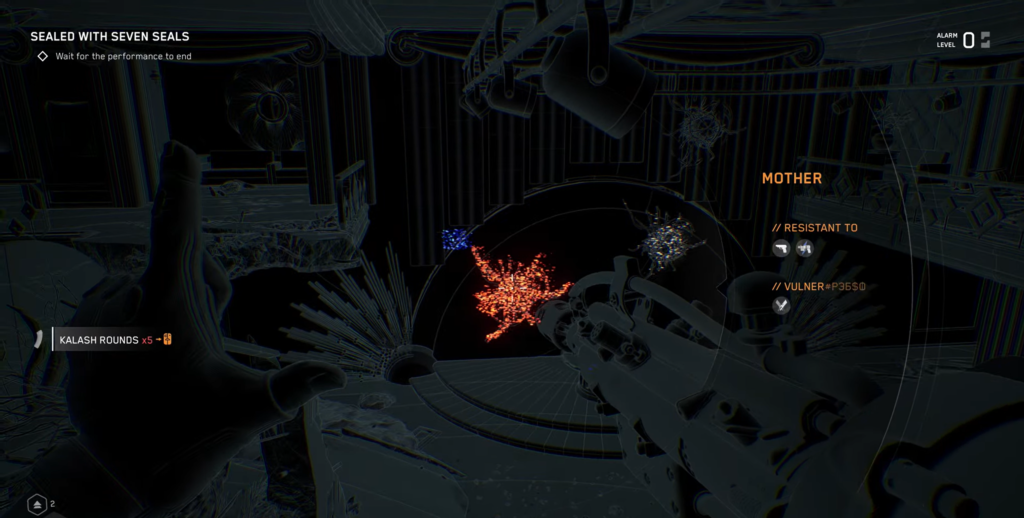
Task: Select the hexagon eject icon
Action: (x=37, y=504)
